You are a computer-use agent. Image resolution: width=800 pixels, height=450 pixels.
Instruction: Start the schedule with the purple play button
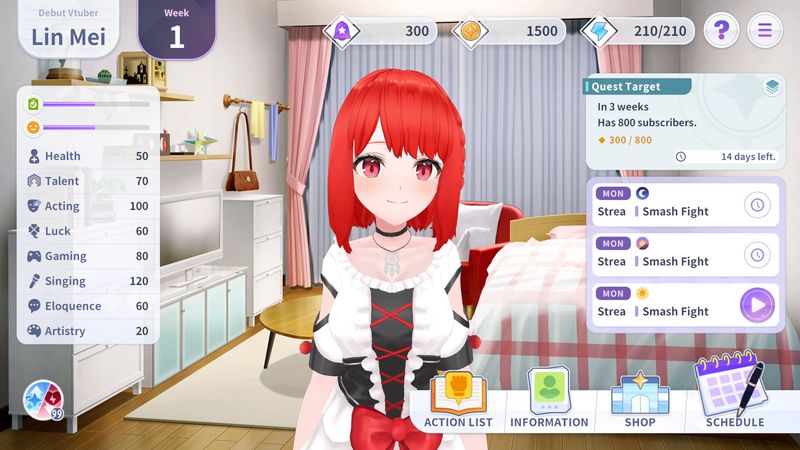tap(757, 304)
